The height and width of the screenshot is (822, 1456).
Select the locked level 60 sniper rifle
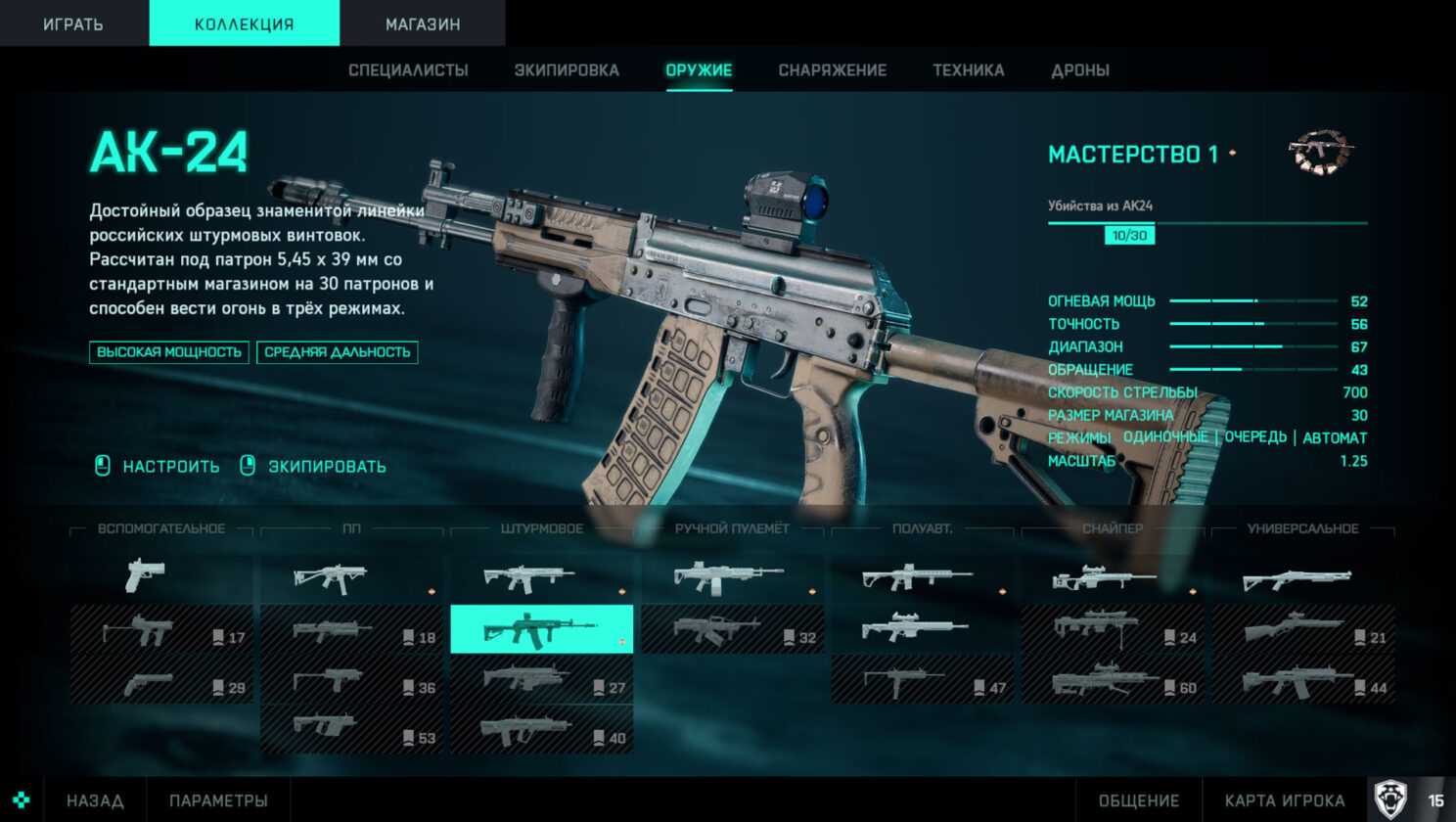pyautogui.click(x=1112, y=680)
